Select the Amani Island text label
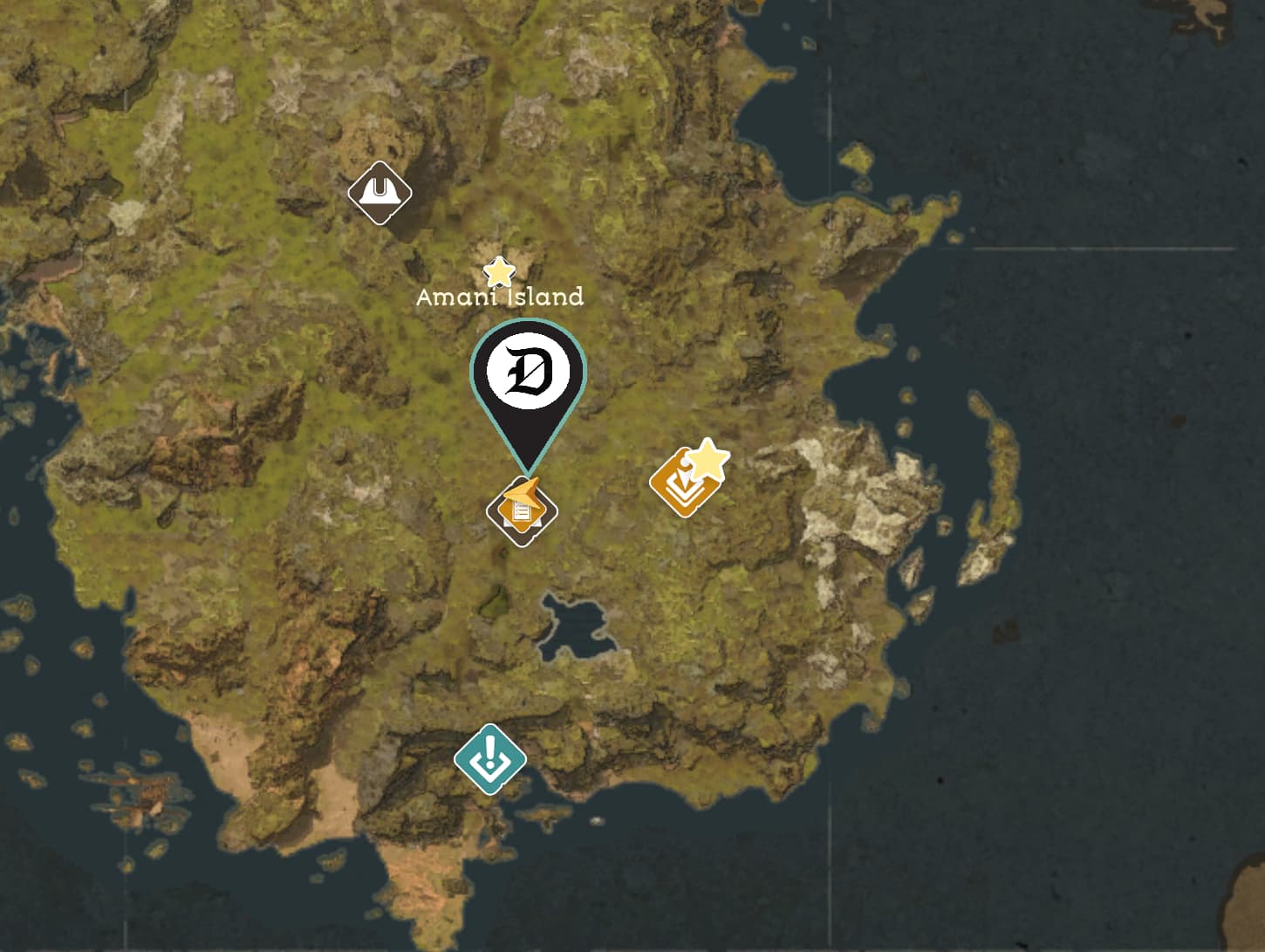The image size is (1265, 952). (x=500, y=298)
